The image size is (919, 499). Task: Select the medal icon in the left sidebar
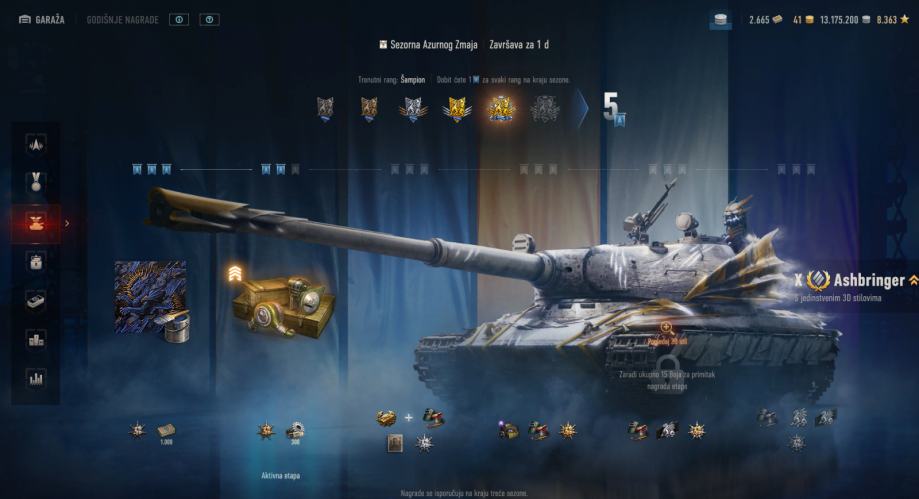tap(36, 183)
